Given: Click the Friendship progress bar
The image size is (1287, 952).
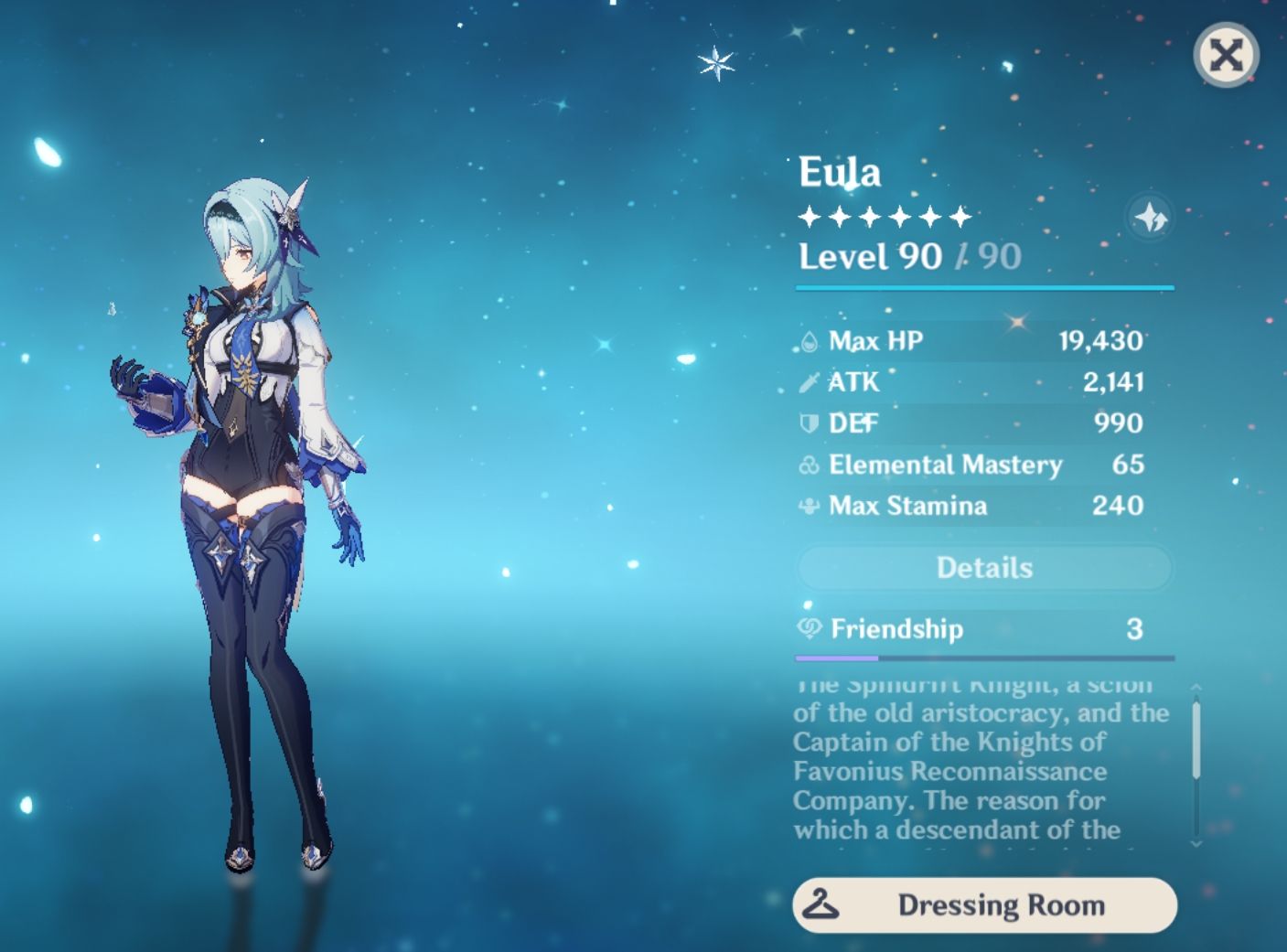Looking at the screenshot, I should pos(984,657).
